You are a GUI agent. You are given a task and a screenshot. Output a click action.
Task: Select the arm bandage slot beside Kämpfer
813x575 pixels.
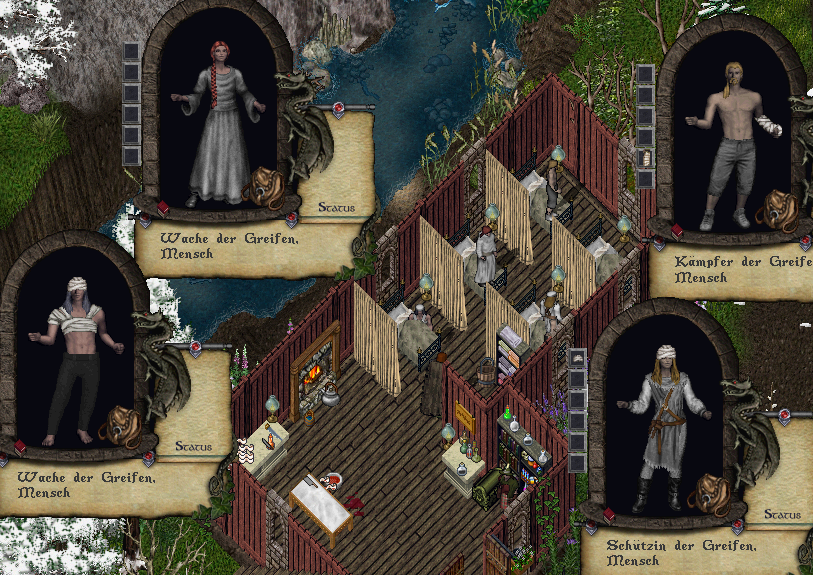[645, 159]
